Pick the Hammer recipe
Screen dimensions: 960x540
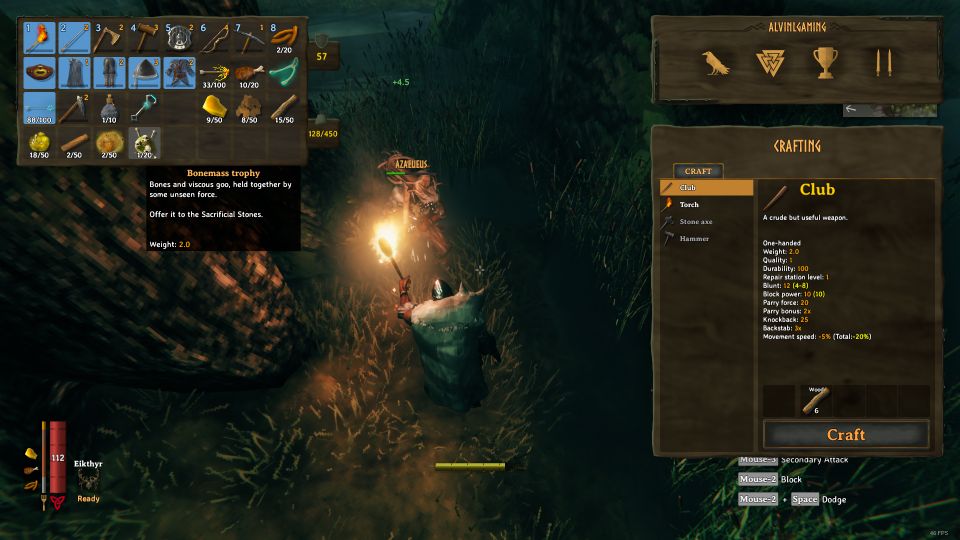pyautogui.click(x=706, y=238)
